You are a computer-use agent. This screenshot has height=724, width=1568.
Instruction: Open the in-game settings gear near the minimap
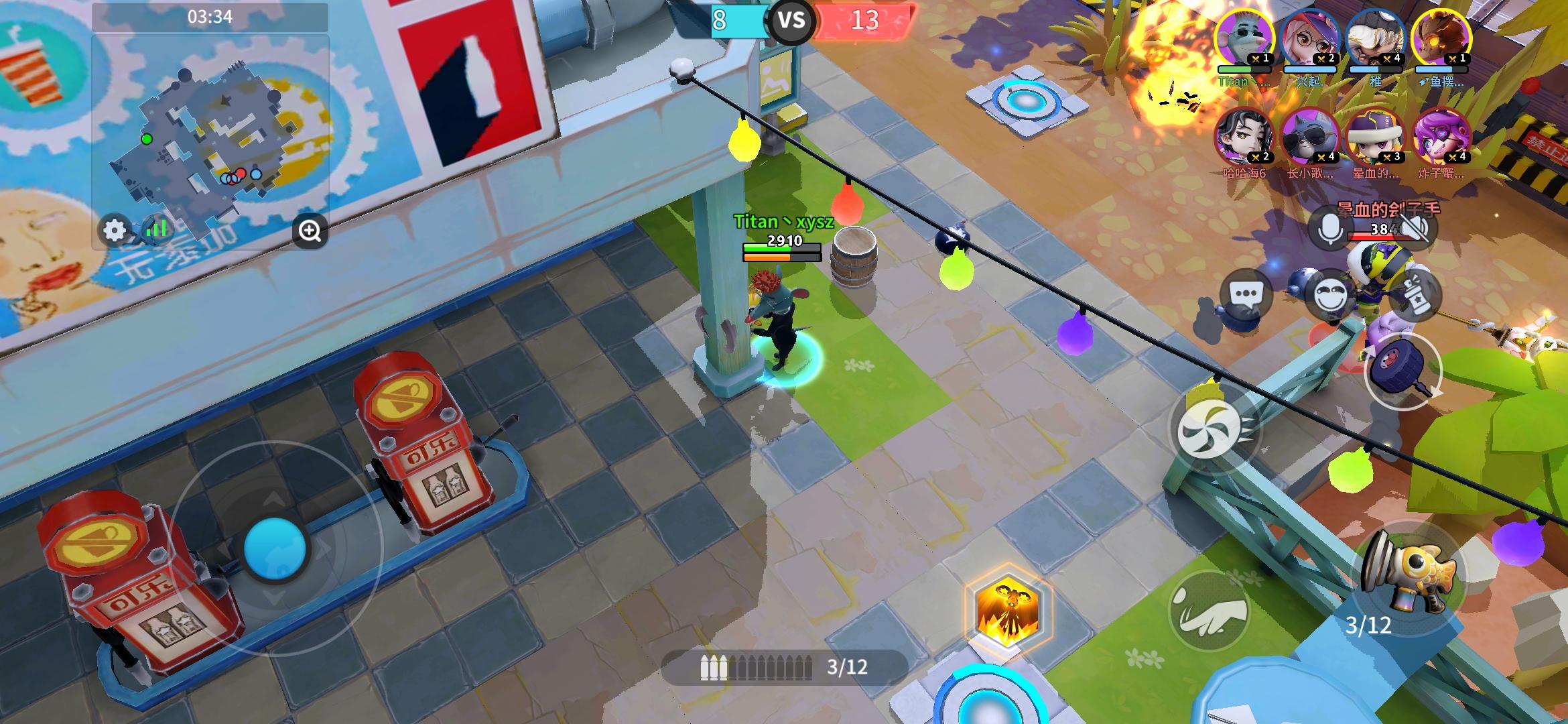[114, 229]
